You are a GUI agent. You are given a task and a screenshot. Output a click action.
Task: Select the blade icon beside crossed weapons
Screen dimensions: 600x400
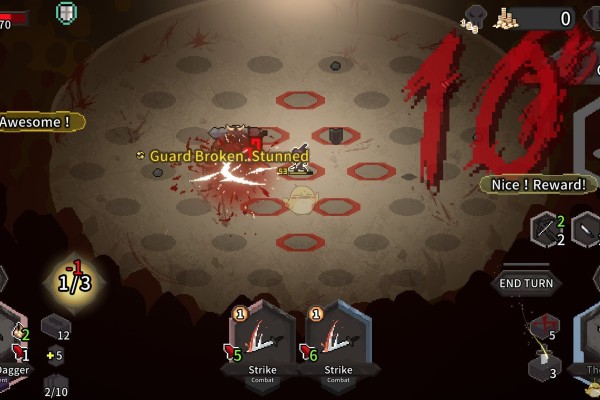(588, 230)
